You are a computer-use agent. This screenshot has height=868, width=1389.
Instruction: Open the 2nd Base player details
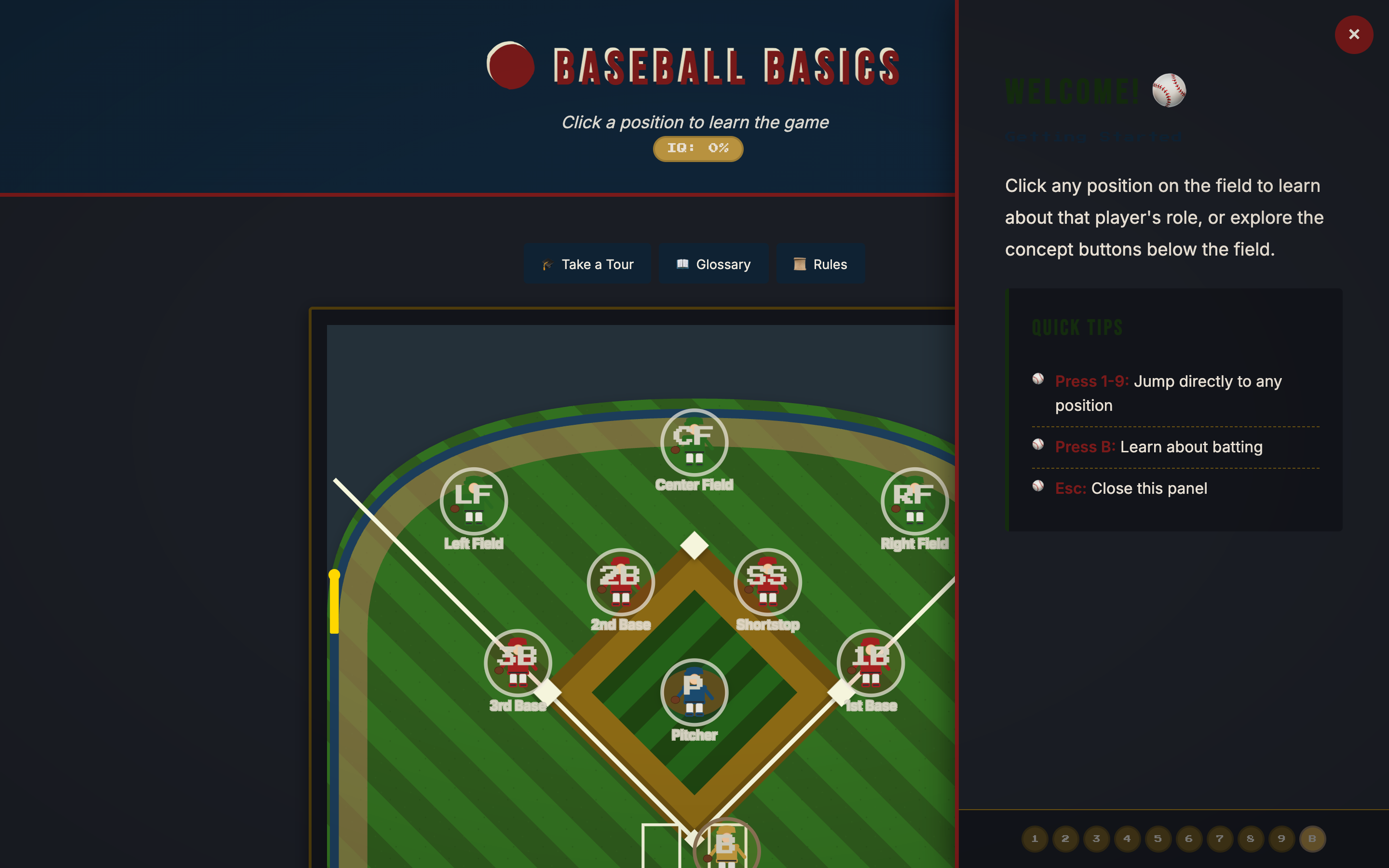coord(620,582)
